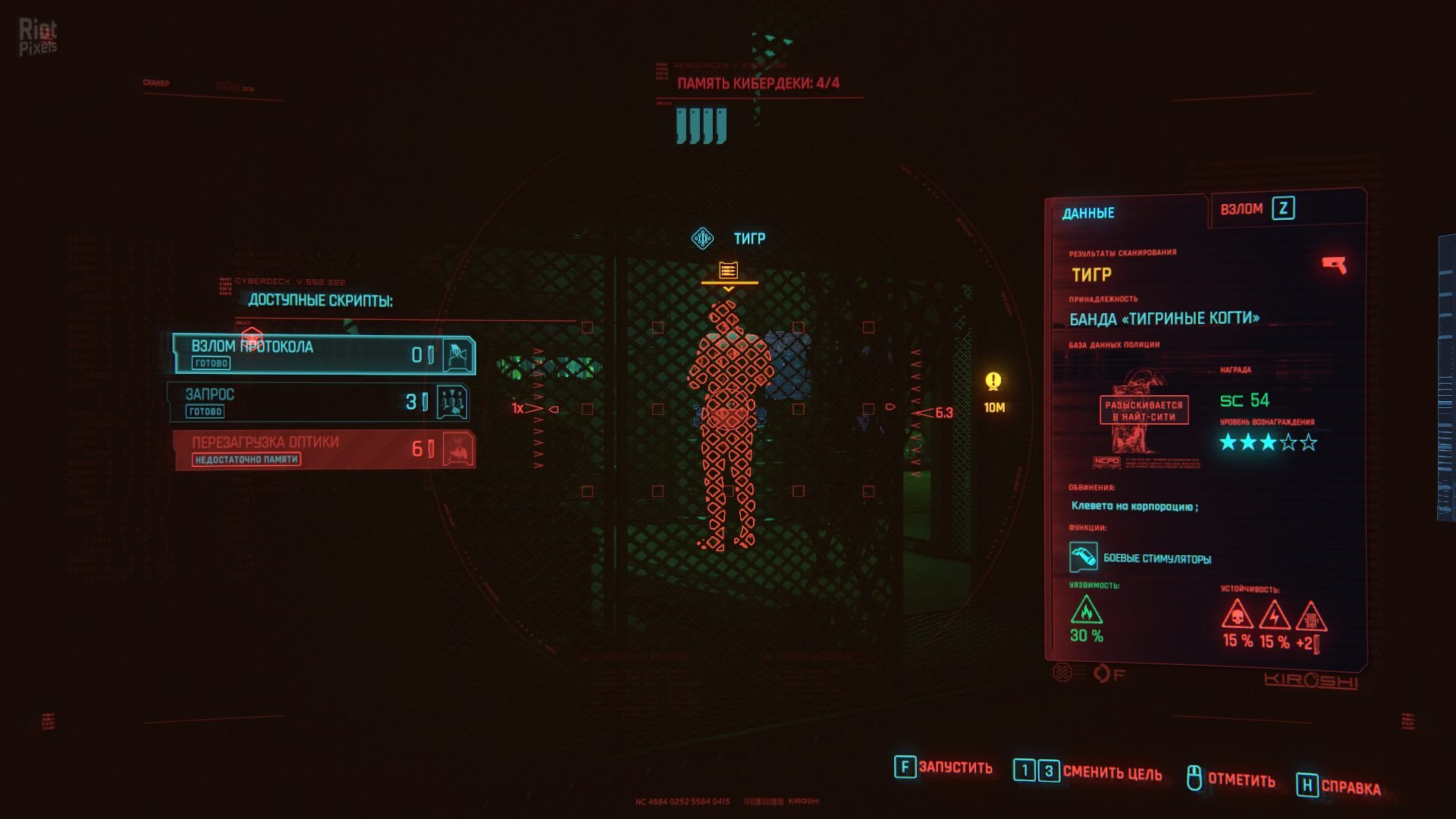Open the Справка help prompt
Image resolution: width=1456 pixels, height=819 pixels.
[x=1339, y=786]
